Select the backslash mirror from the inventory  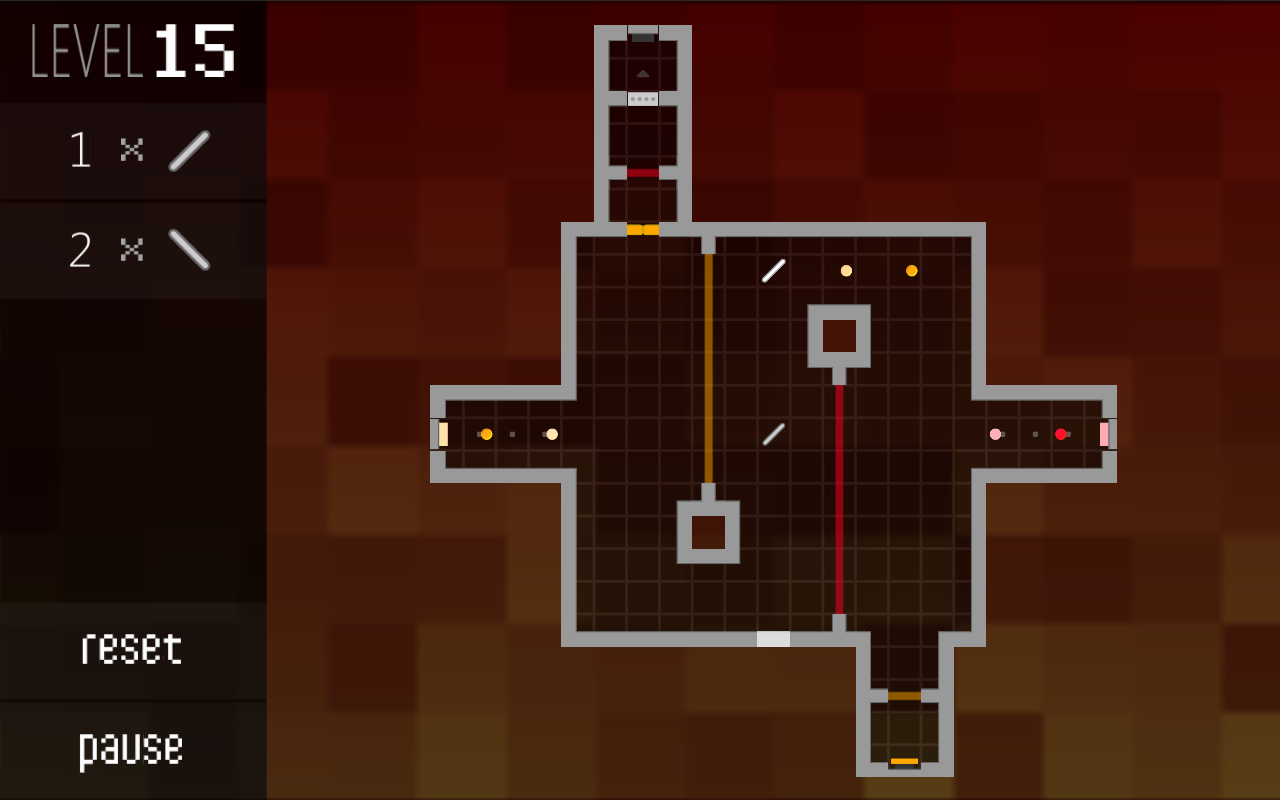(x=188, y=250)
